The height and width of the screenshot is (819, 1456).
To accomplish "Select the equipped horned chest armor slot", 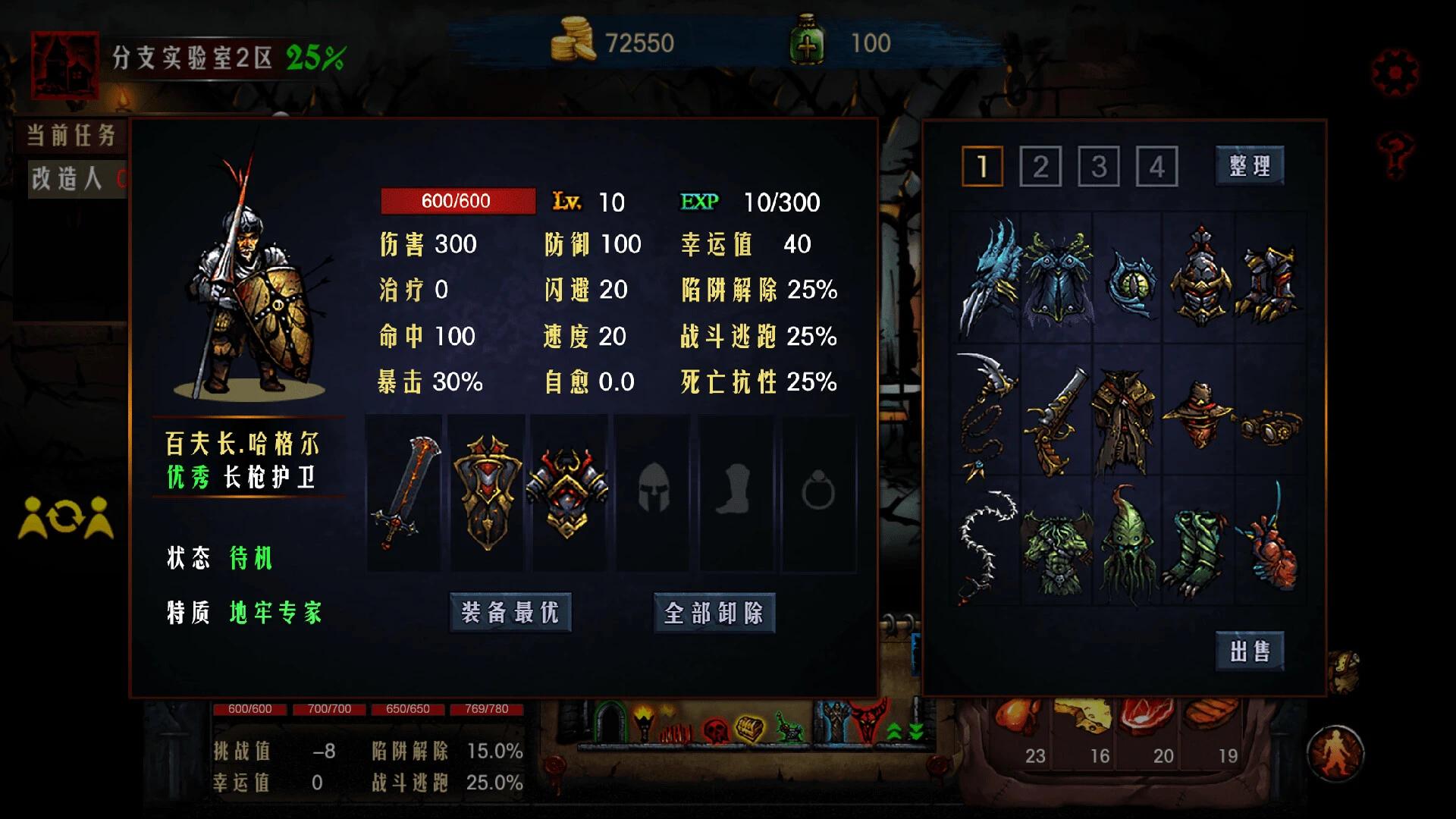I will (x=569, y=491).
